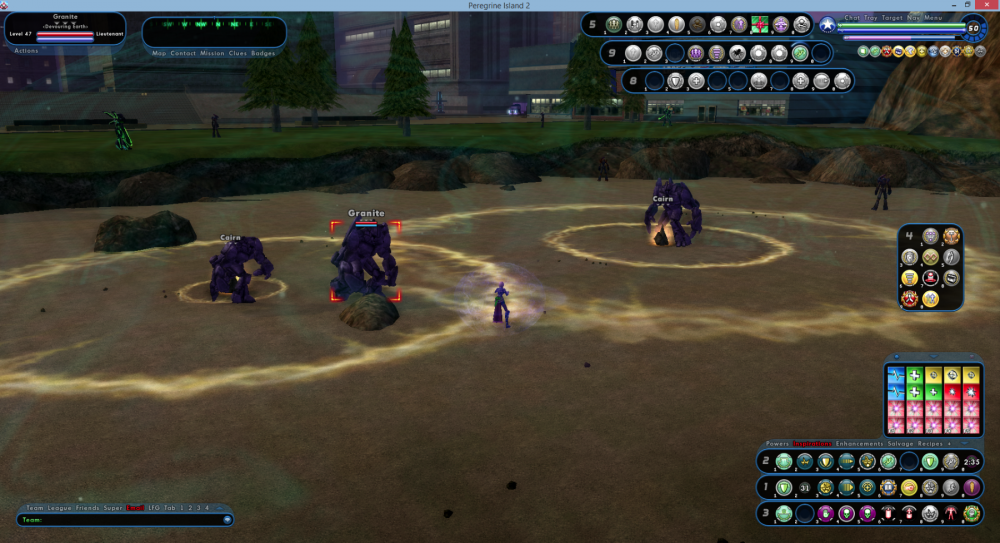Use the red-and-green gift box power
This screenshot has width=1000, height=543.
click(760, 24)
